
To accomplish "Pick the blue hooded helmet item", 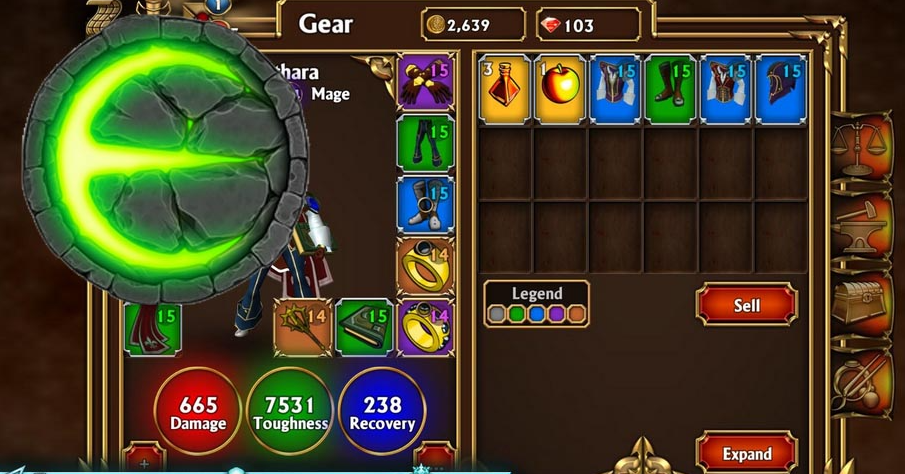I will pos(780,89).
